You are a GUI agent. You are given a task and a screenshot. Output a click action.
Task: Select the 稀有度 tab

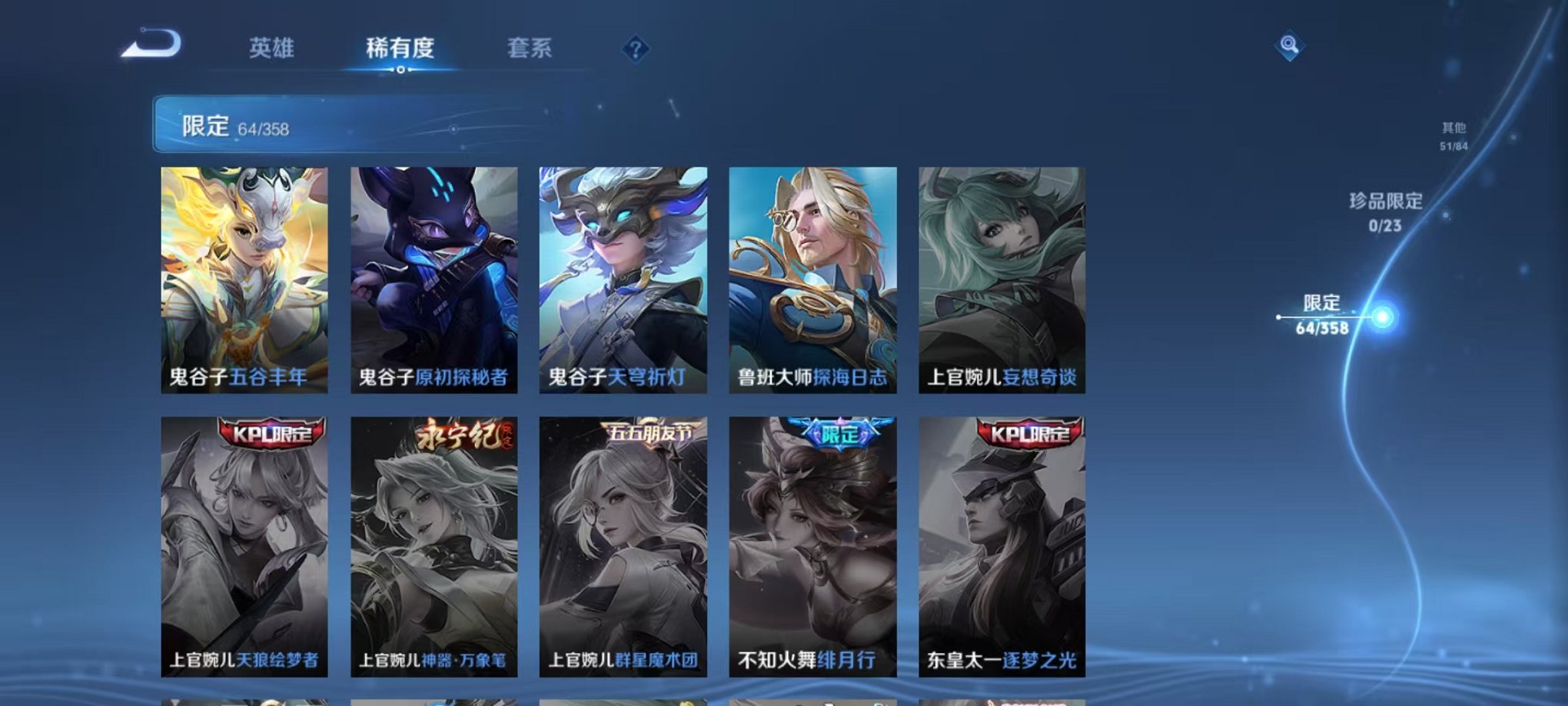(400, 48)
